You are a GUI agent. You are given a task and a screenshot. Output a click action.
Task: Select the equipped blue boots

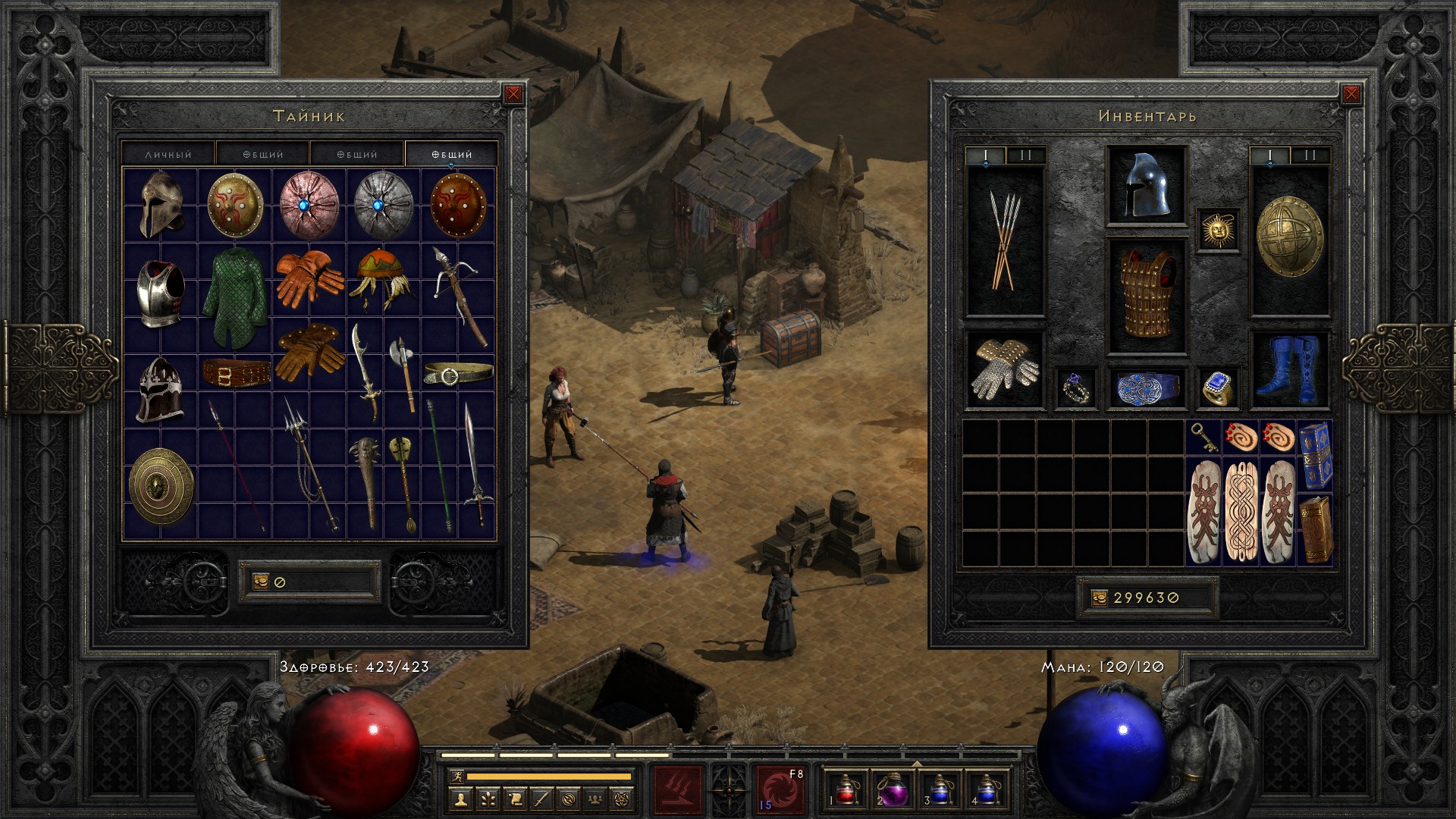1288,369
